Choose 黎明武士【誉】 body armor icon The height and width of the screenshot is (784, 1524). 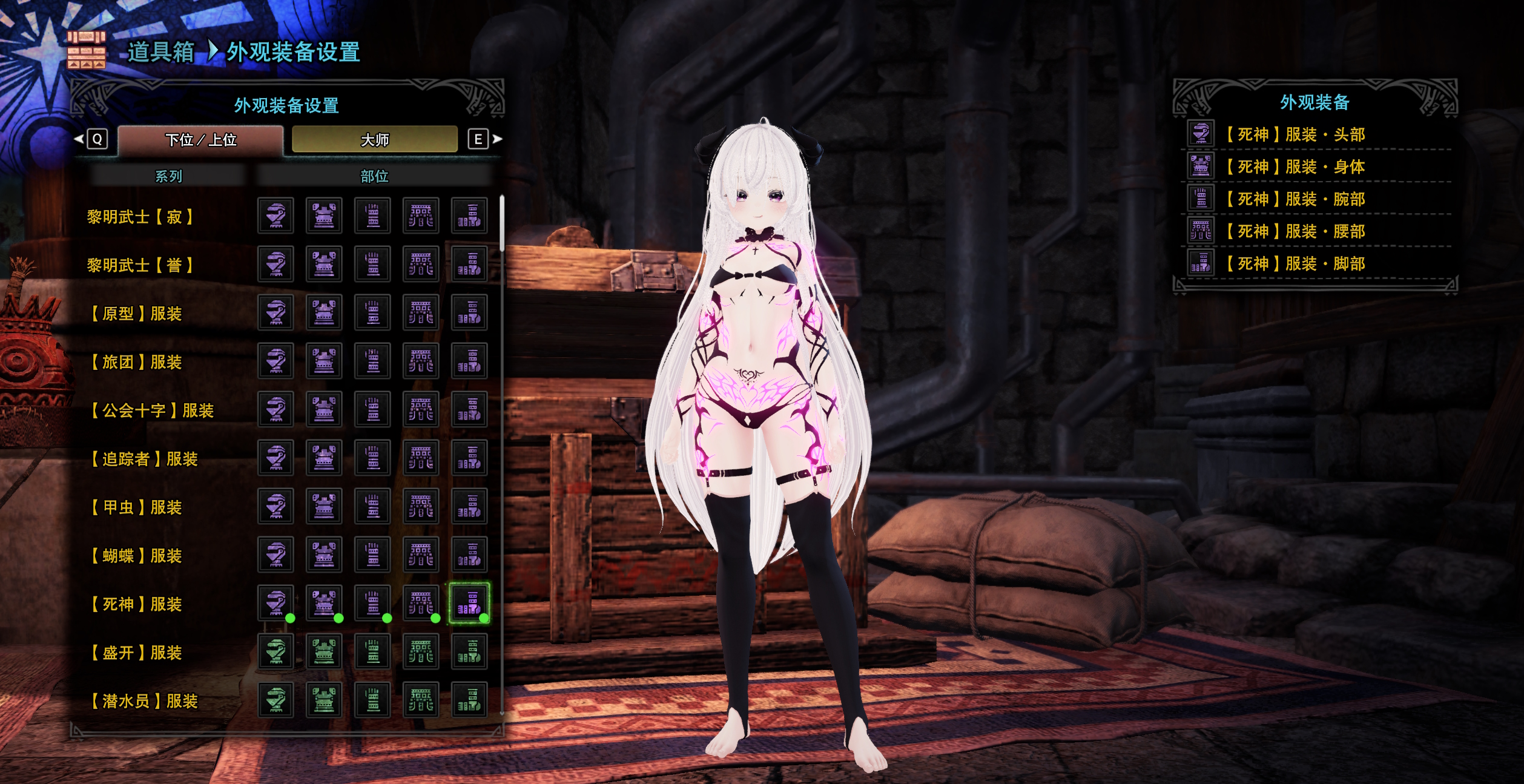click(x=324, y=264)
